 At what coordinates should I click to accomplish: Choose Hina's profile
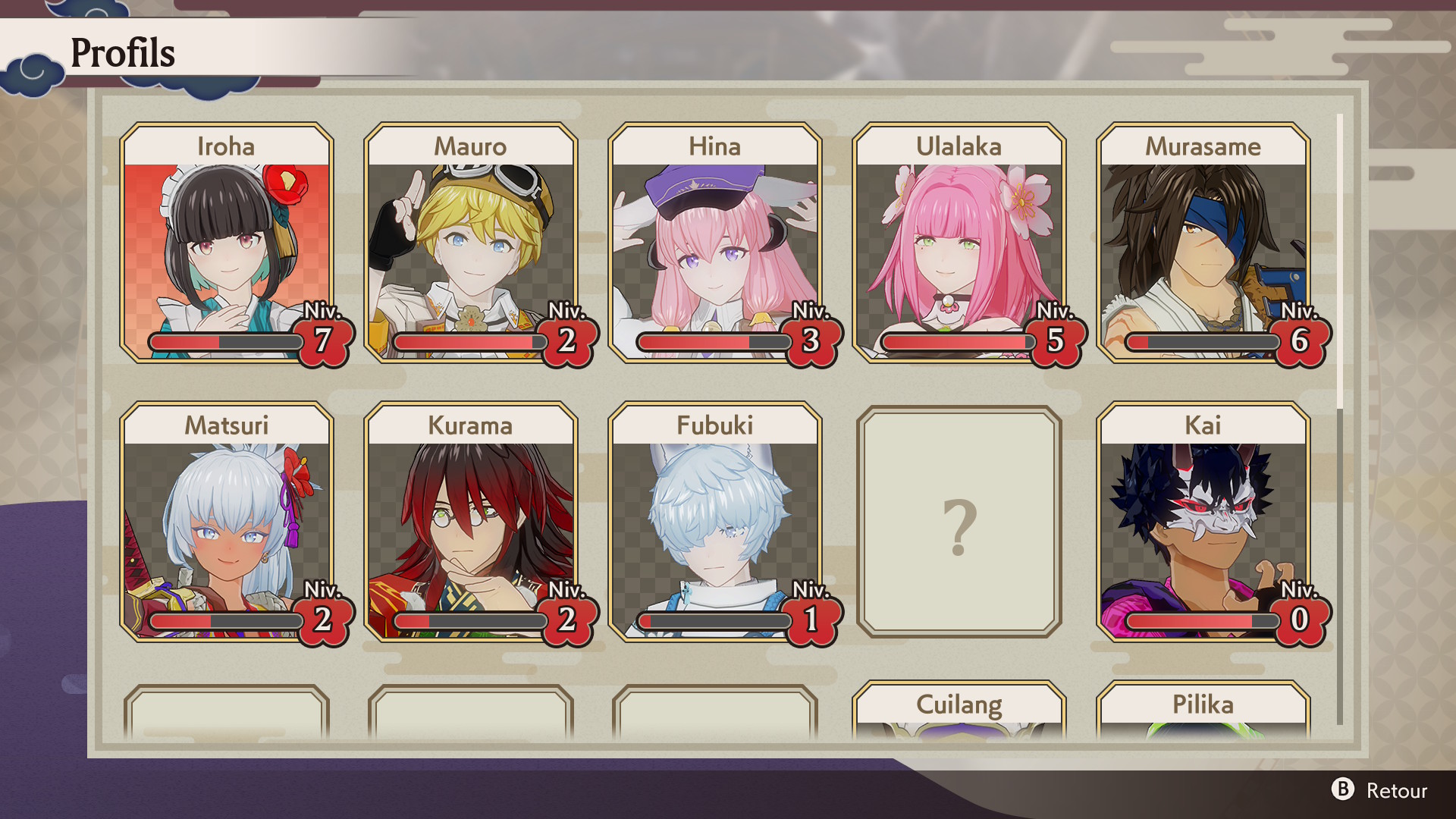click(715, 243)
